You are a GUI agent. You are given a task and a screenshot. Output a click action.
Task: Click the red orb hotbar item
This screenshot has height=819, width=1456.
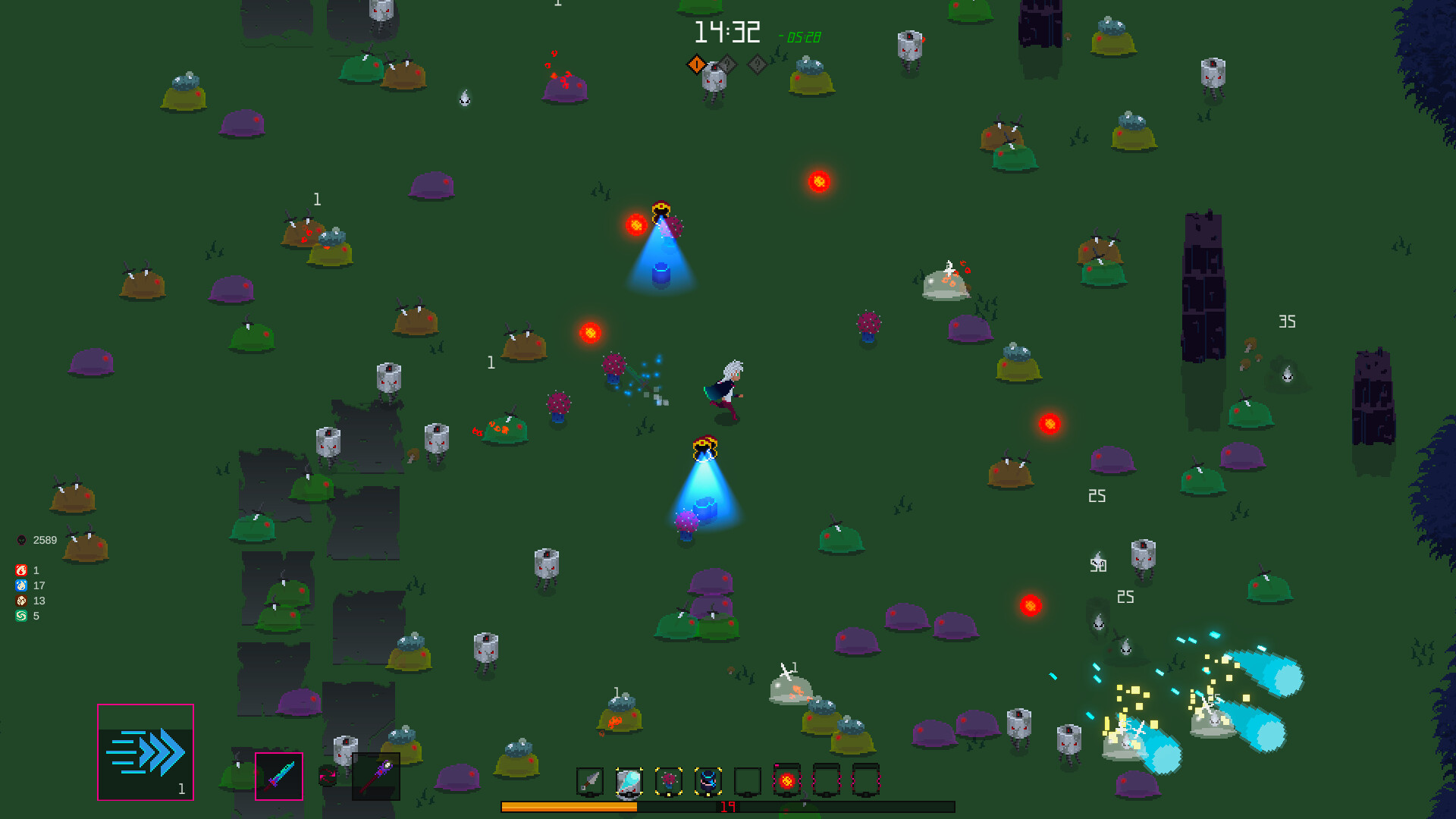point(786,780)
